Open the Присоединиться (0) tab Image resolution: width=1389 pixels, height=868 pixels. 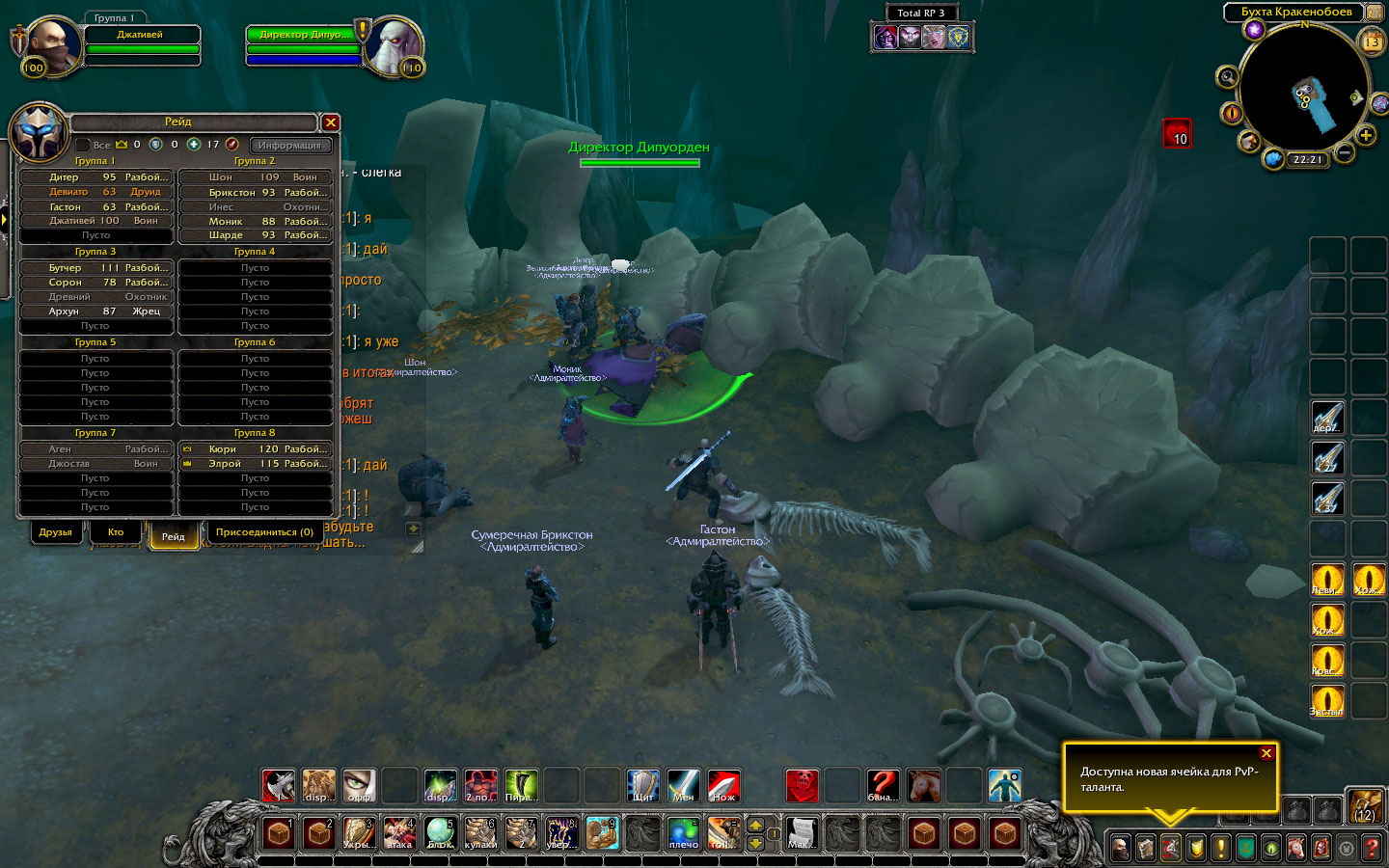point(264,532)
